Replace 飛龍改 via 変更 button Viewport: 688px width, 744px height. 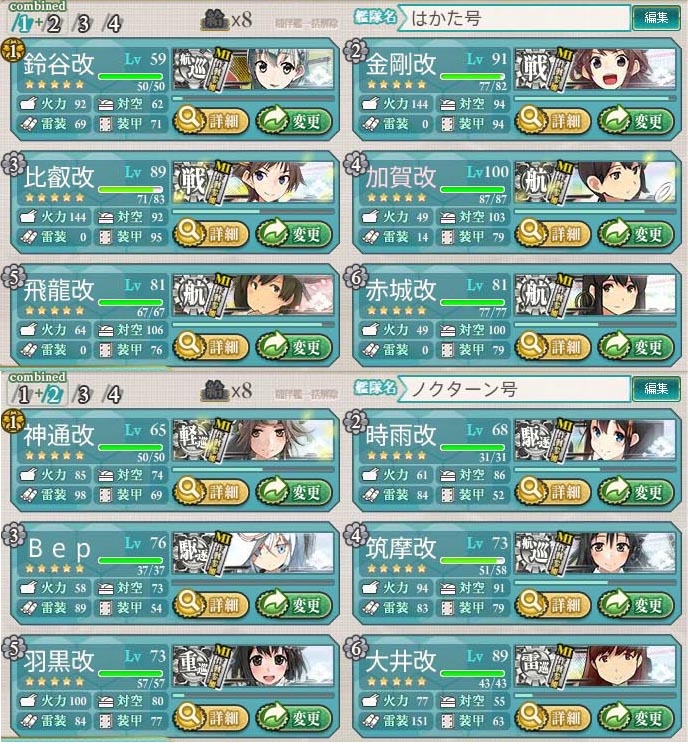(x=295, y=347)
